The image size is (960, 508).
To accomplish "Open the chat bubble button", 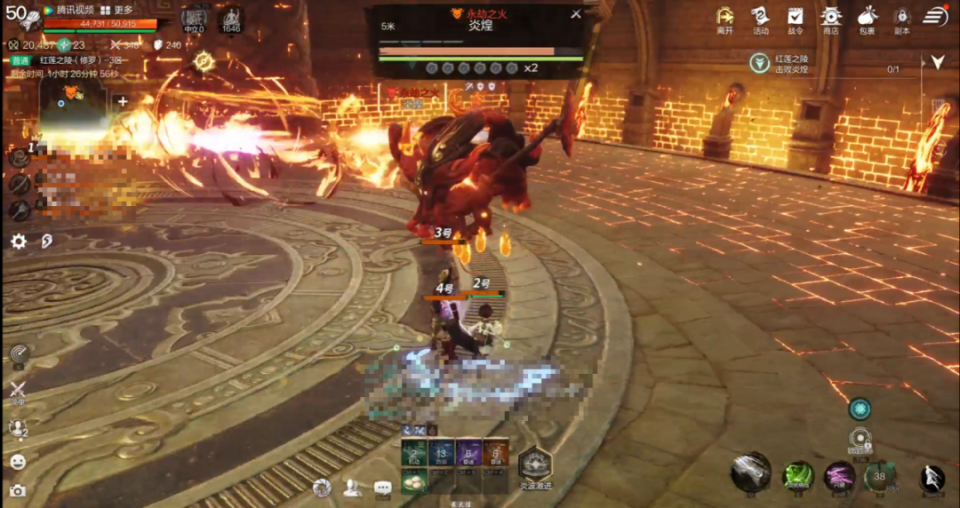I will (x=382, y=488).
